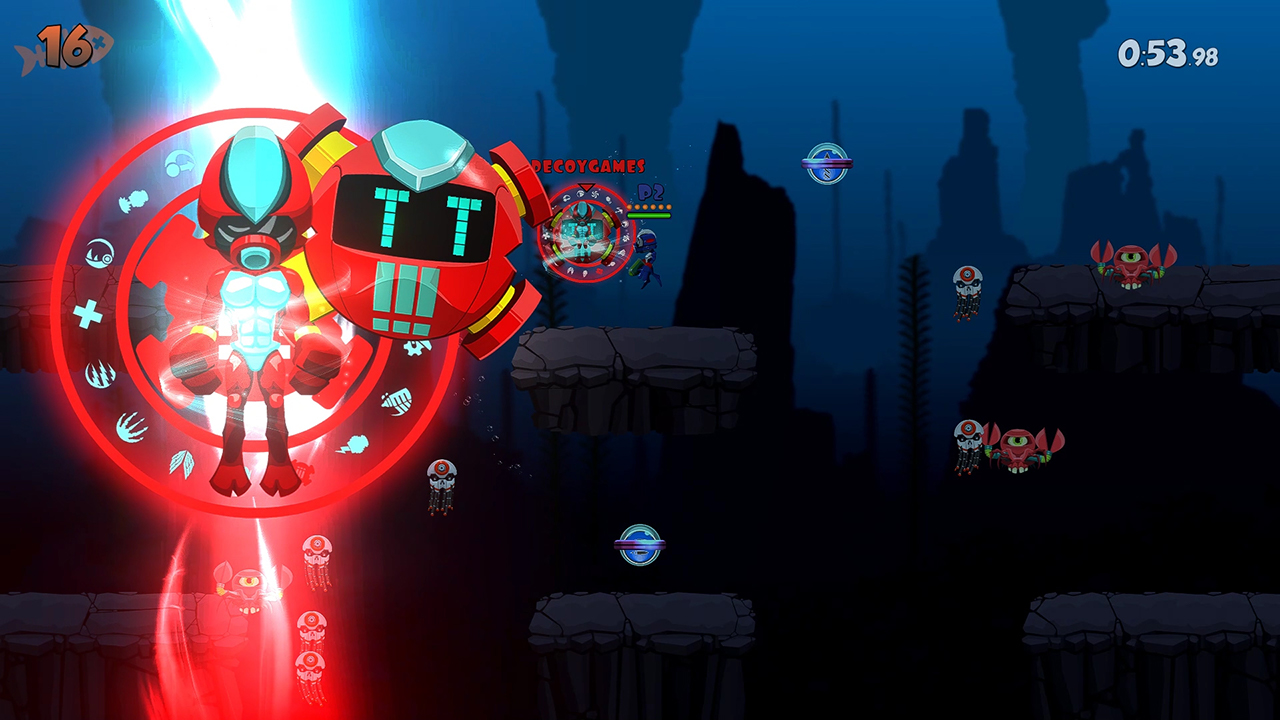Select the triple claw slash ability icon
This screenshot has height=720, width=1280.
[x=100, y=374]
